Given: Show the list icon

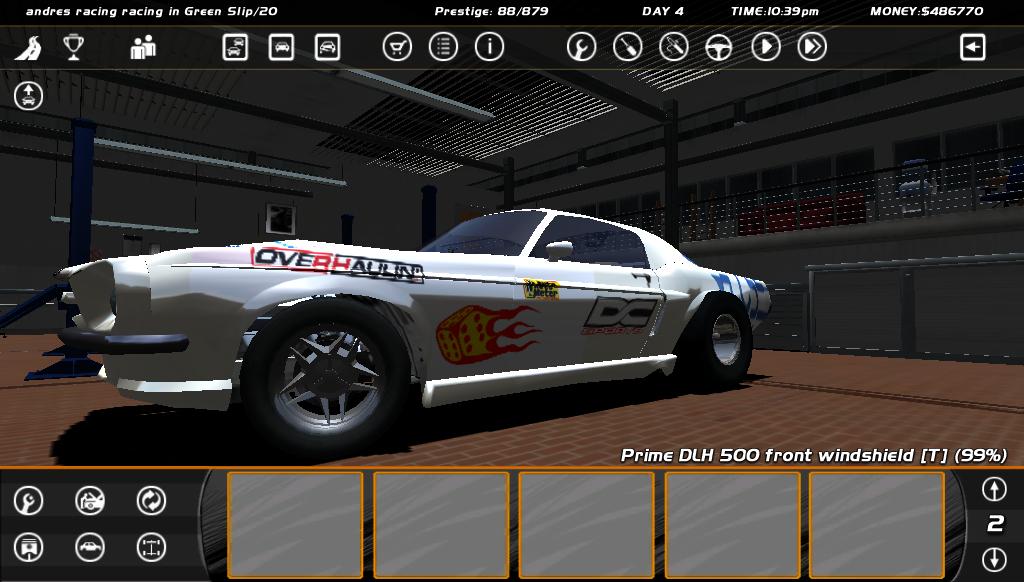Looking at the screenshot, I should tap(443, 47).
